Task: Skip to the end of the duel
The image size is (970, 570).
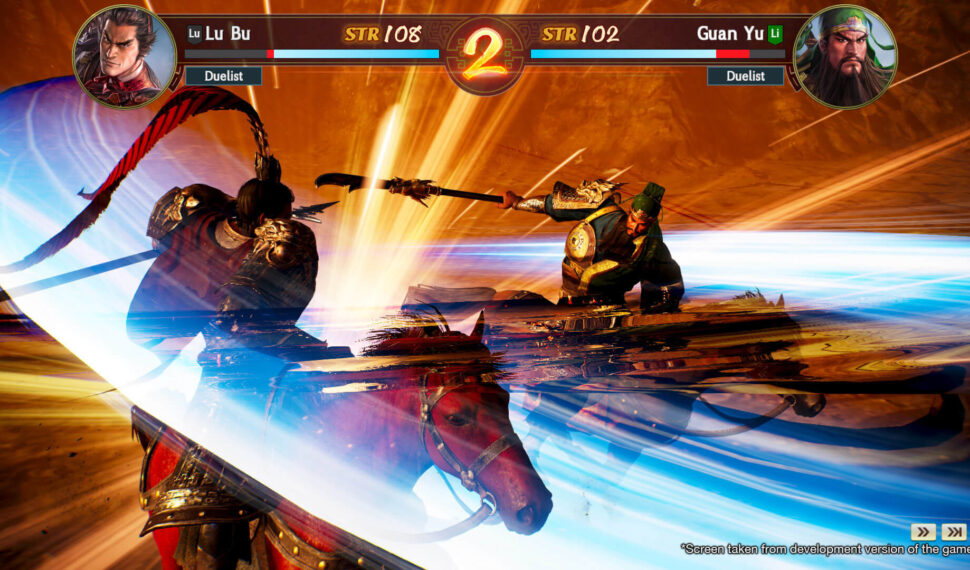Action: coord(954,531)
